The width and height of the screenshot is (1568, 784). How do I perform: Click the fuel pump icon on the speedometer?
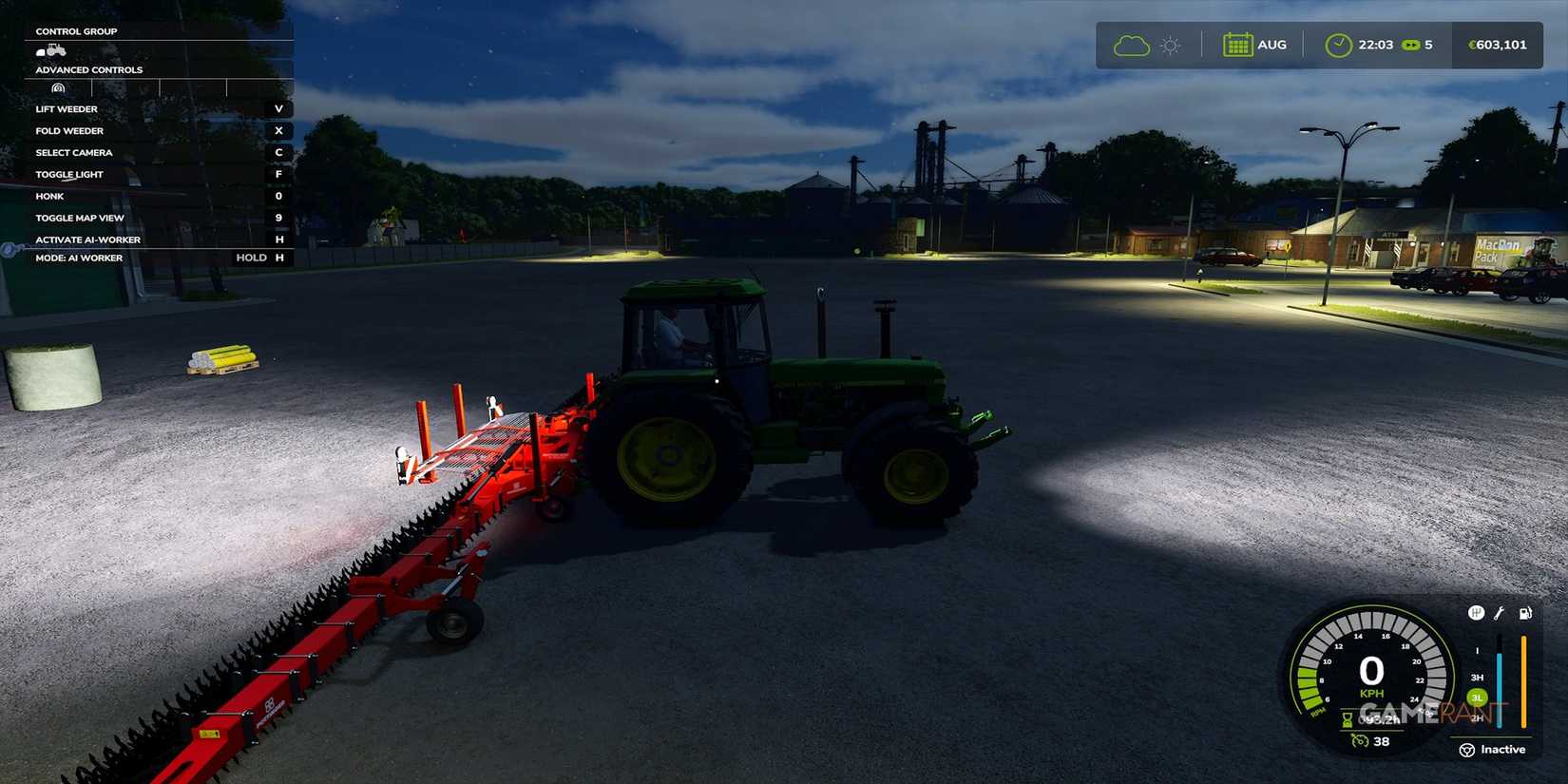[x=1524, y=613]
